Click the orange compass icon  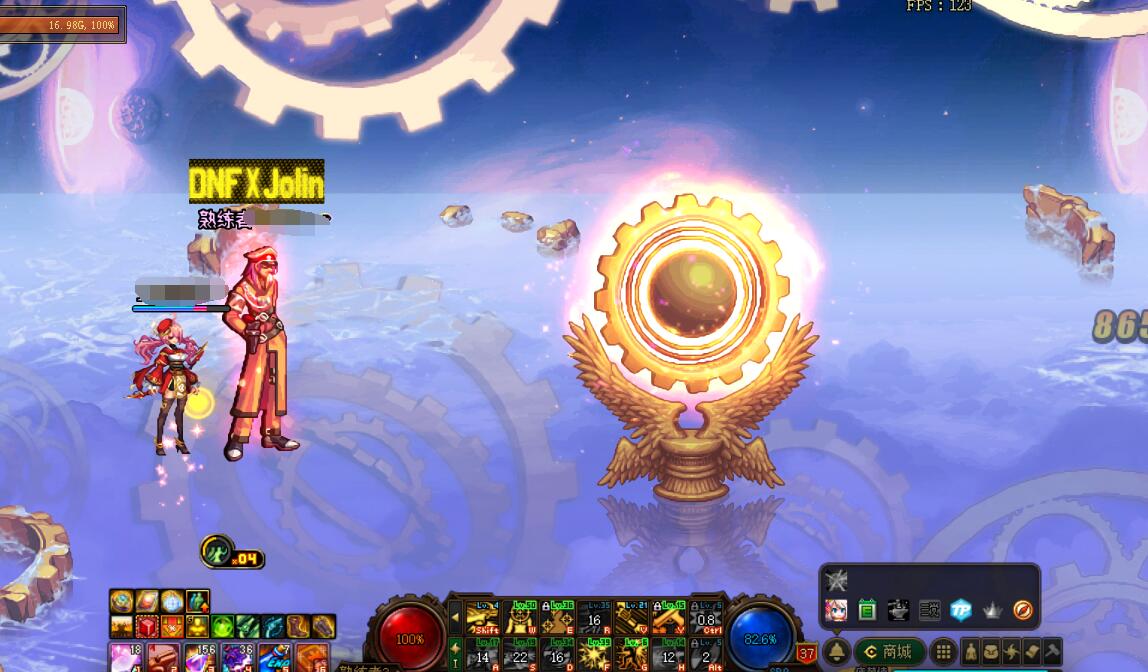pos(1022,609)
